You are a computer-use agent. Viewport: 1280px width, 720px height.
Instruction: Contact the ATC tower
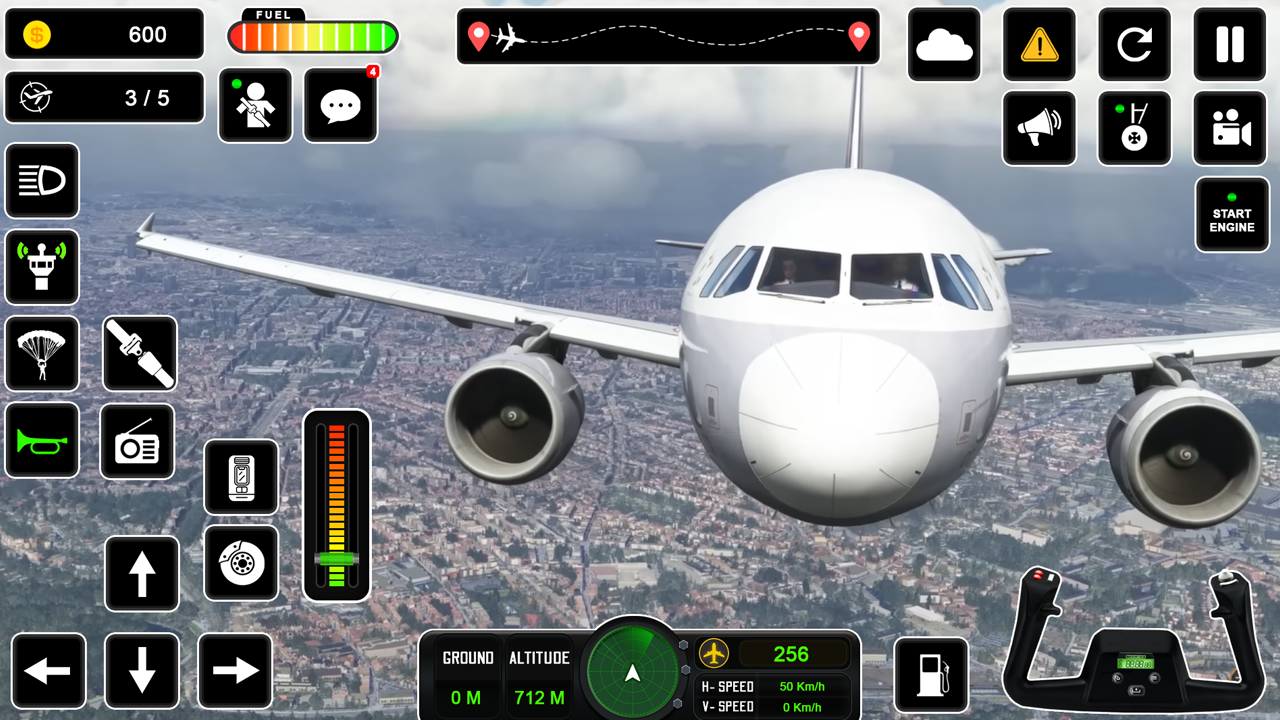pyautogui.click(x=42, y=267)
